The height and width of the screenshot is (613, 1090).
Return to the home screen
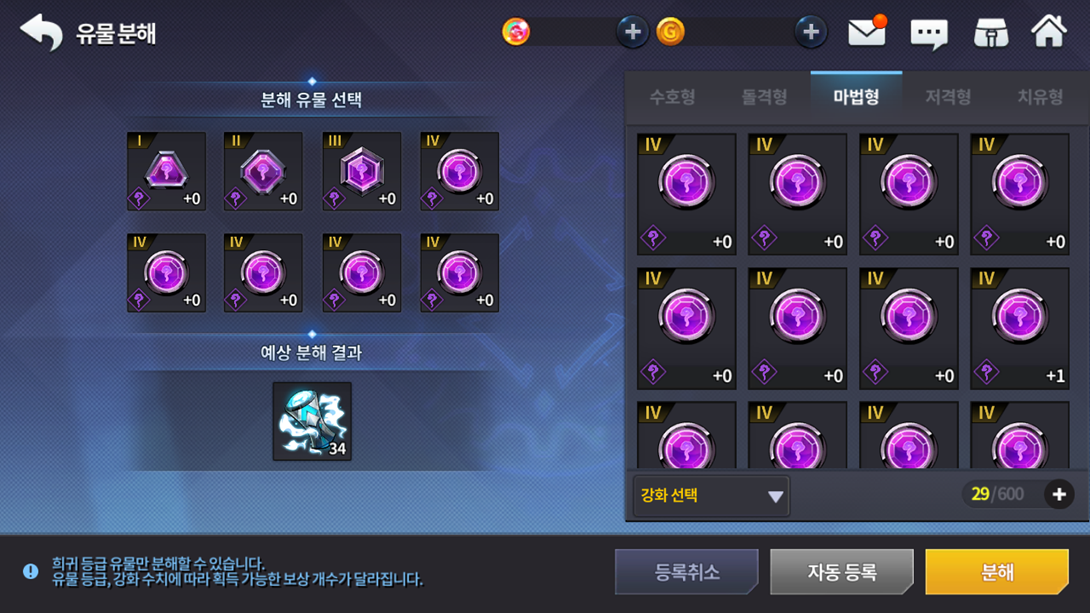pos(1049,32)
